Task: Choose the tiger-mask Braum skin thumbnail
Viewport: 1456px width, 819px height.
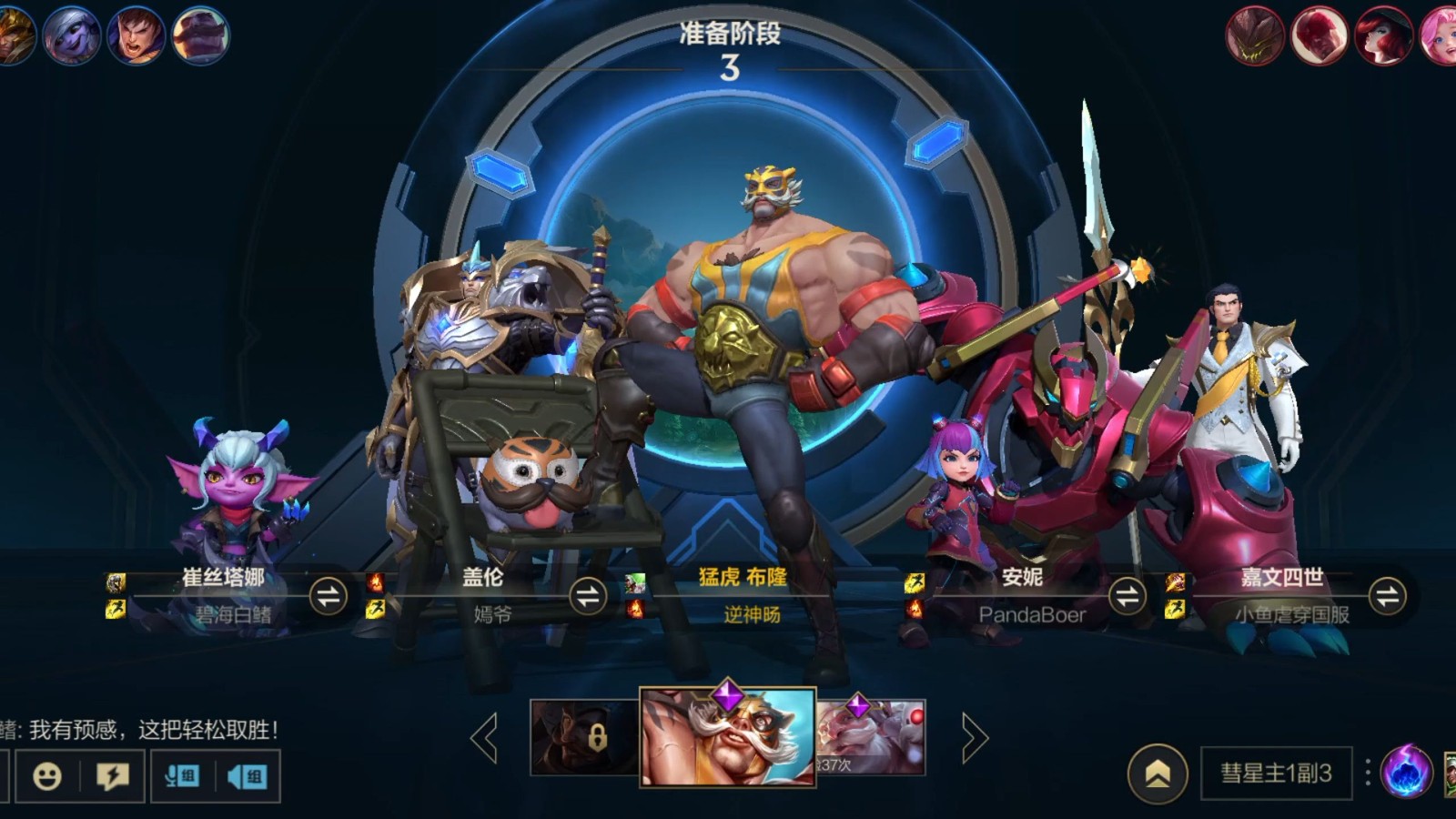Action: tap(728, 737)
